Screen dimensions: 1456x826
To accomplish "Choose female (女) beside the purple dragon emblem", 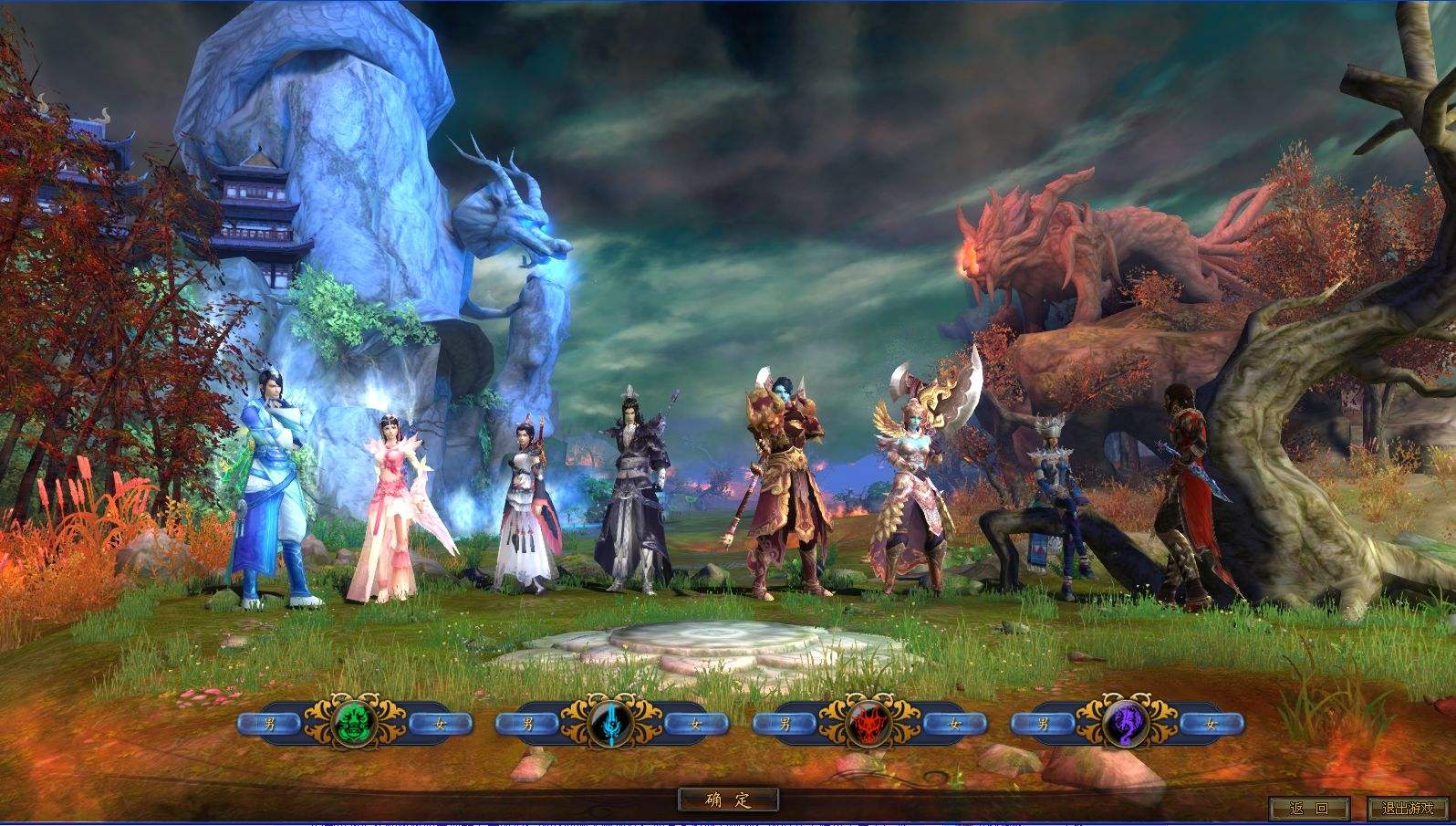I will click(1212, 724).
